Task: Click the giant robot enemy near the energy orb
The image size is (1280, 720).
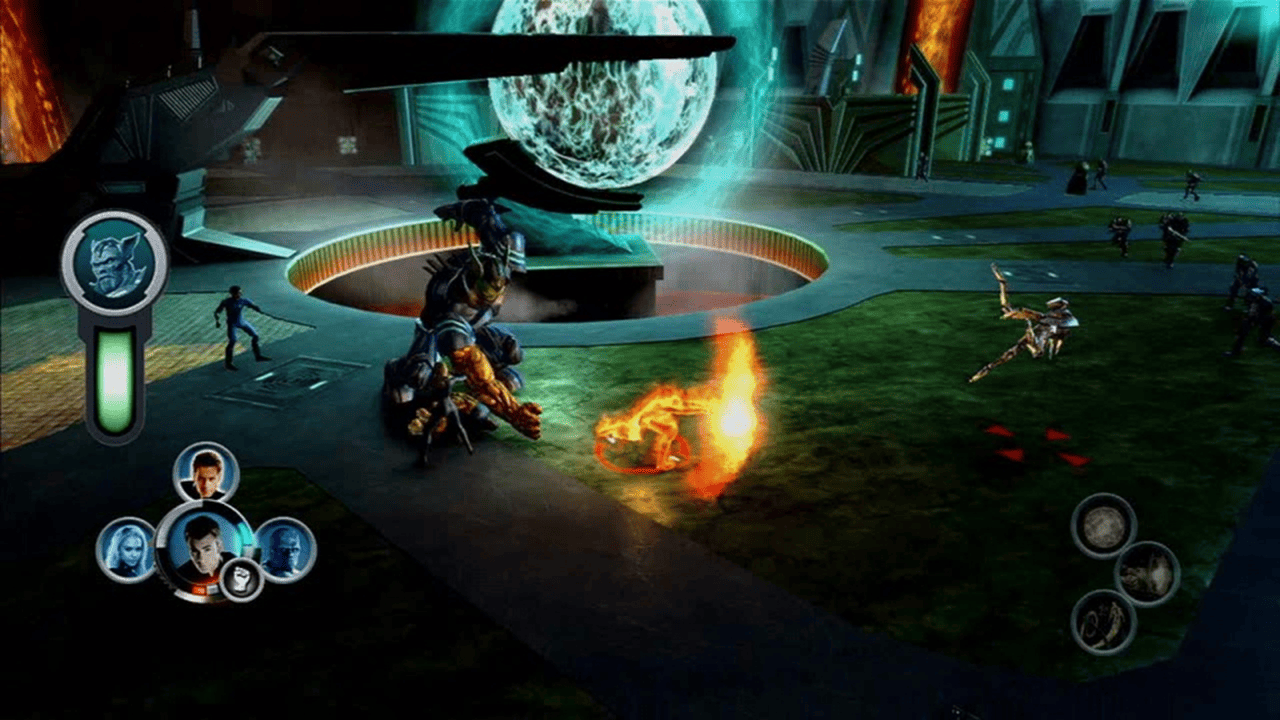Action: tap(470, 320)
